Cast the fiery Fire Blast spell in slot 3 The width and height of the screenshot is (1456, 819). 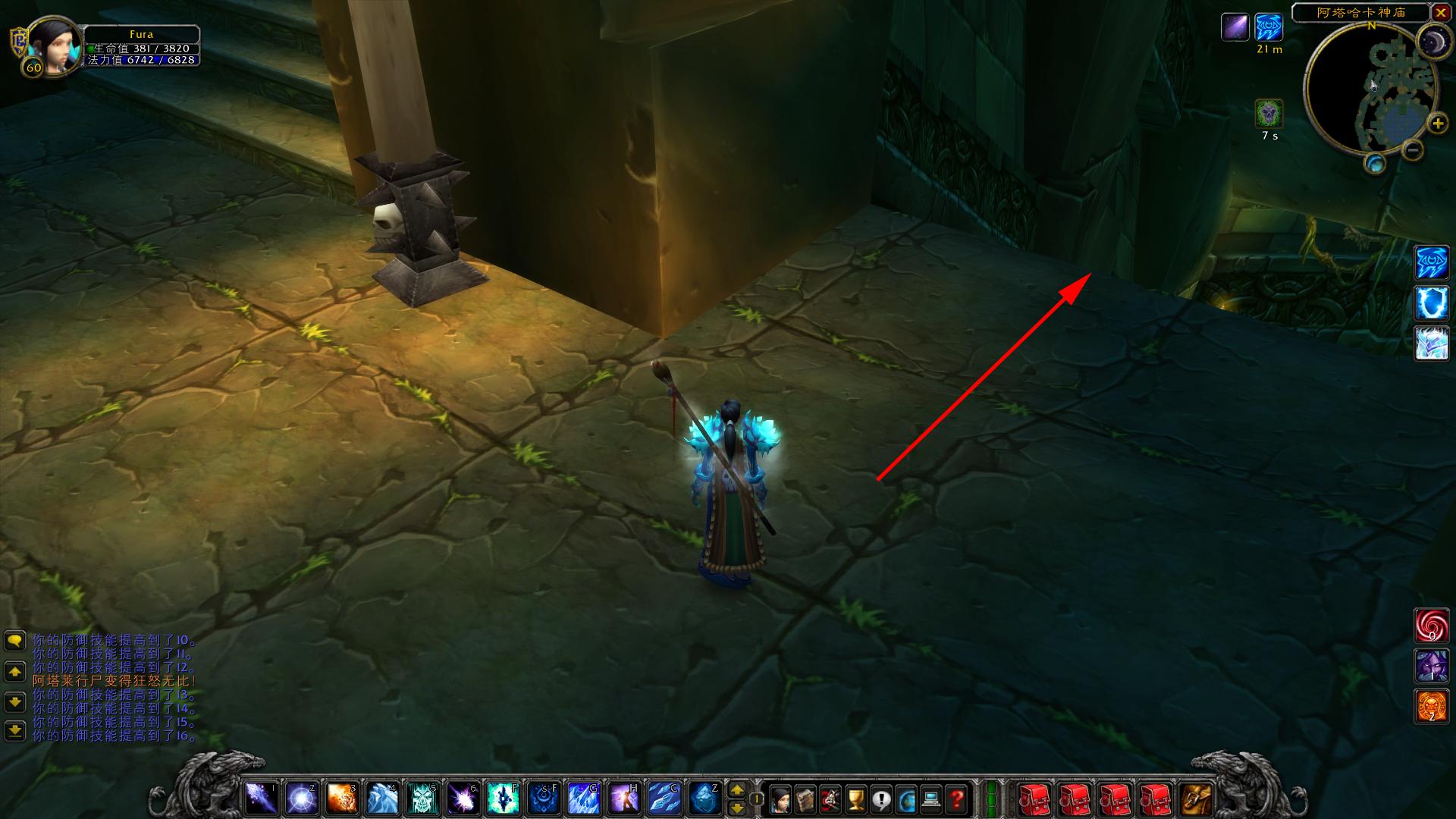click(x=342, y=799)
